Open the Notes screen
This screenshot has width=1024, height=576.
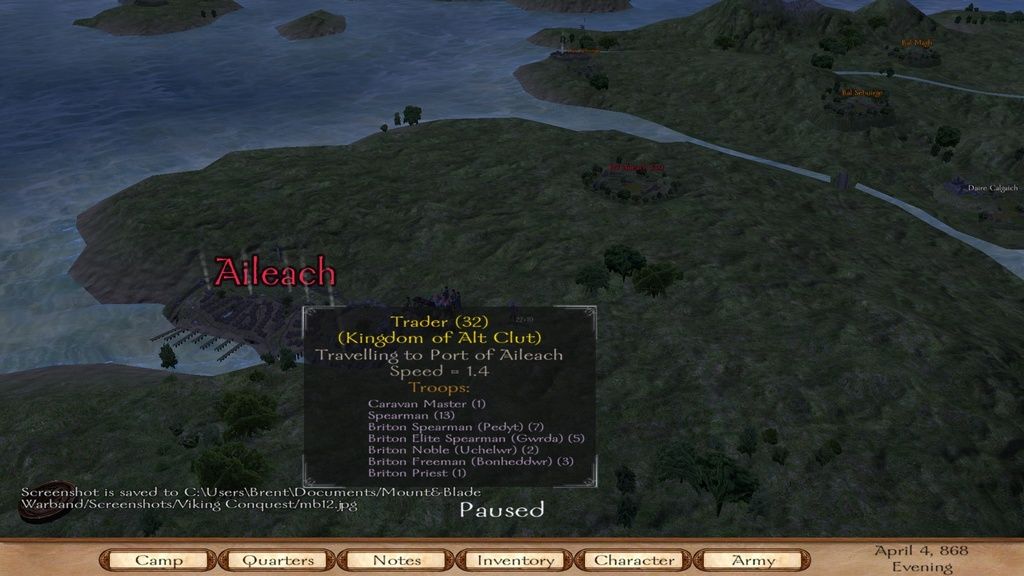[x=396, y=560]
